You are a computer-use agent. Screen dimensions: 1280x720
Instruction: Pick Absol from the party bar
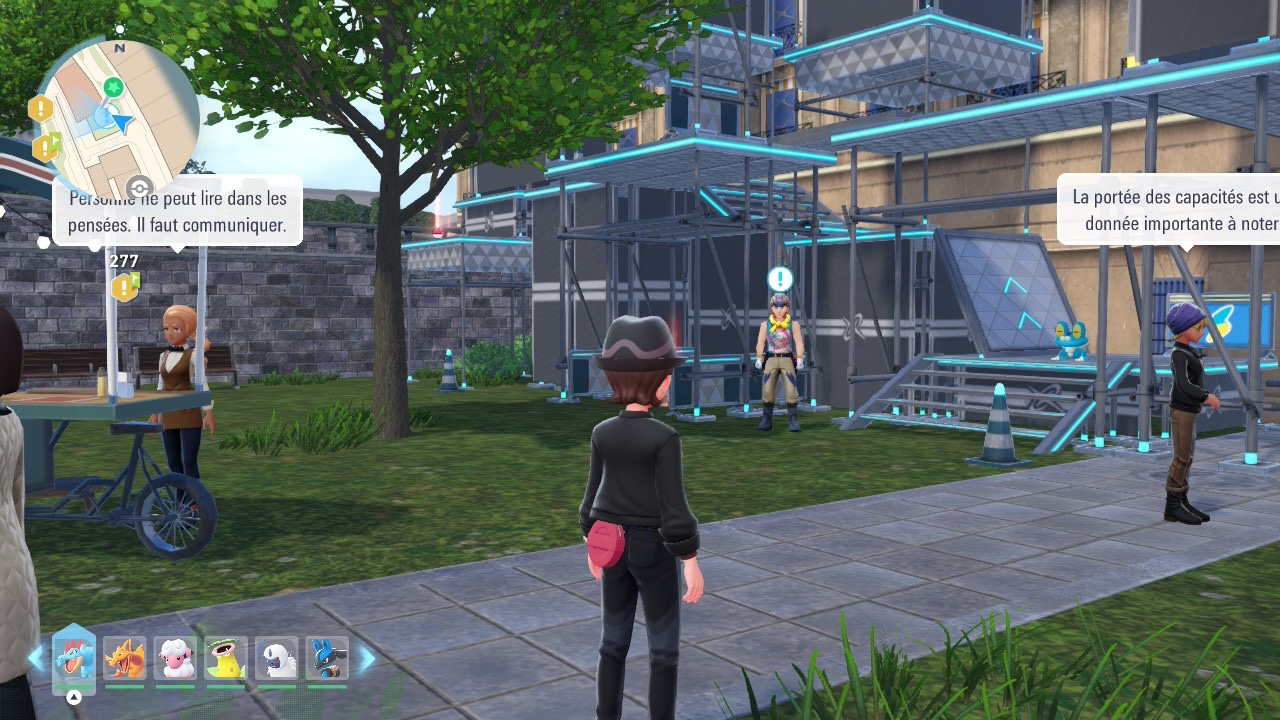point(277,659)
